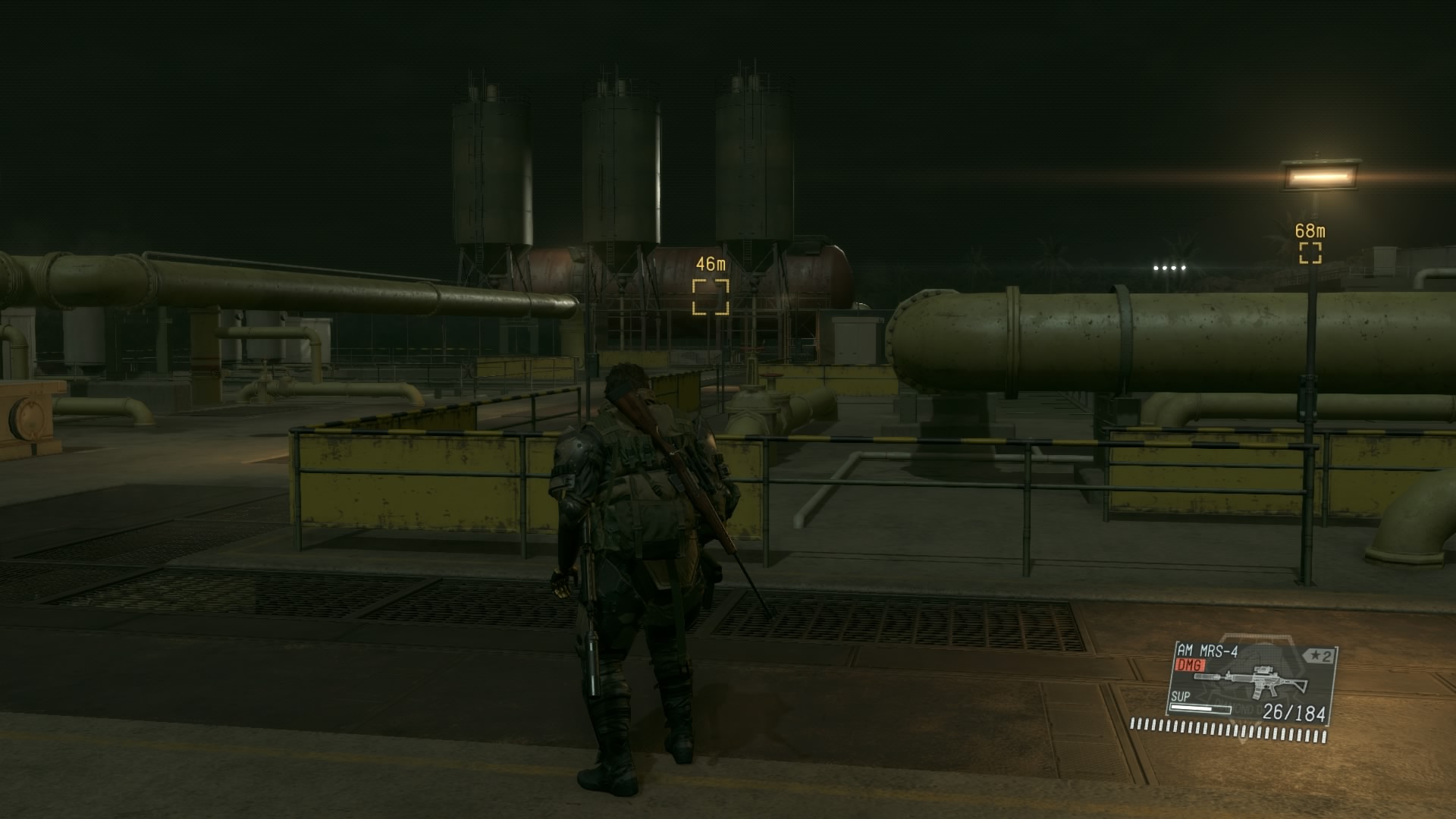Image resolution: width=1456 pixels, height=819 pixels.
Task: Click the star rank 2 emblem
Action: (x=1319, y=654)
